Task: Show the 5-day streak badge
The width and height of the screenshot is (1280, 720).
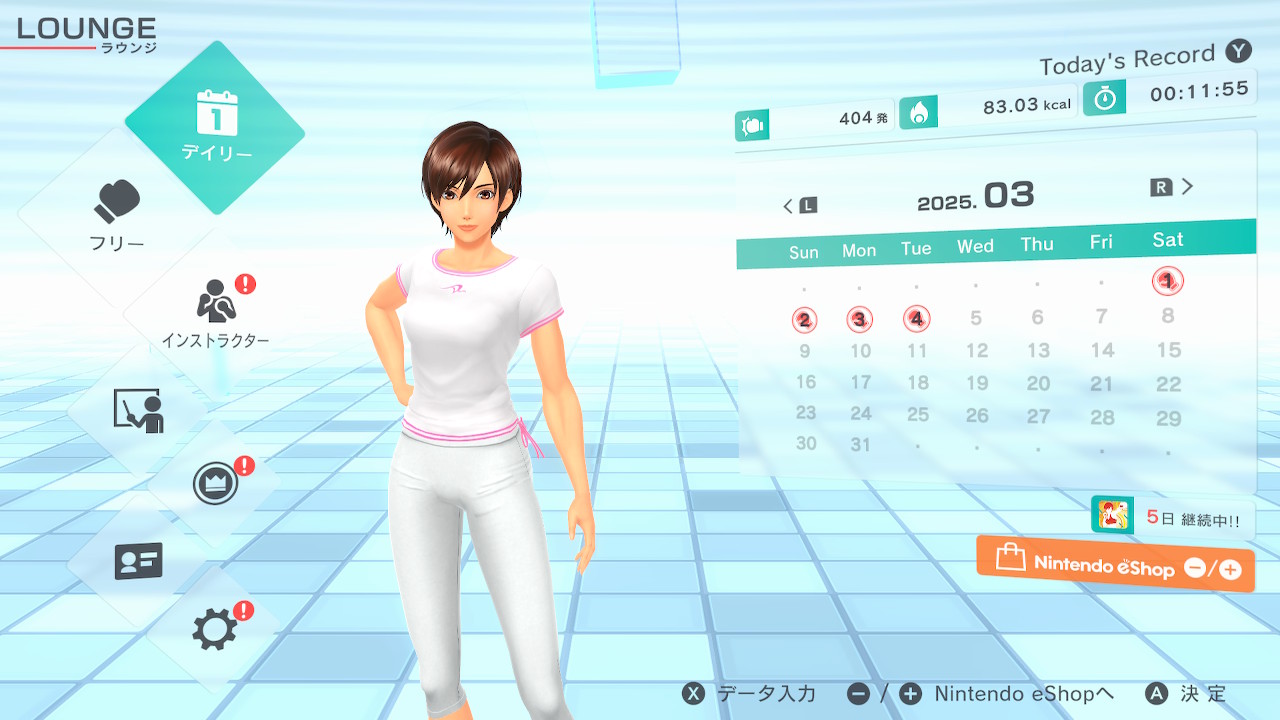Action: click(x=1172, y=517)
